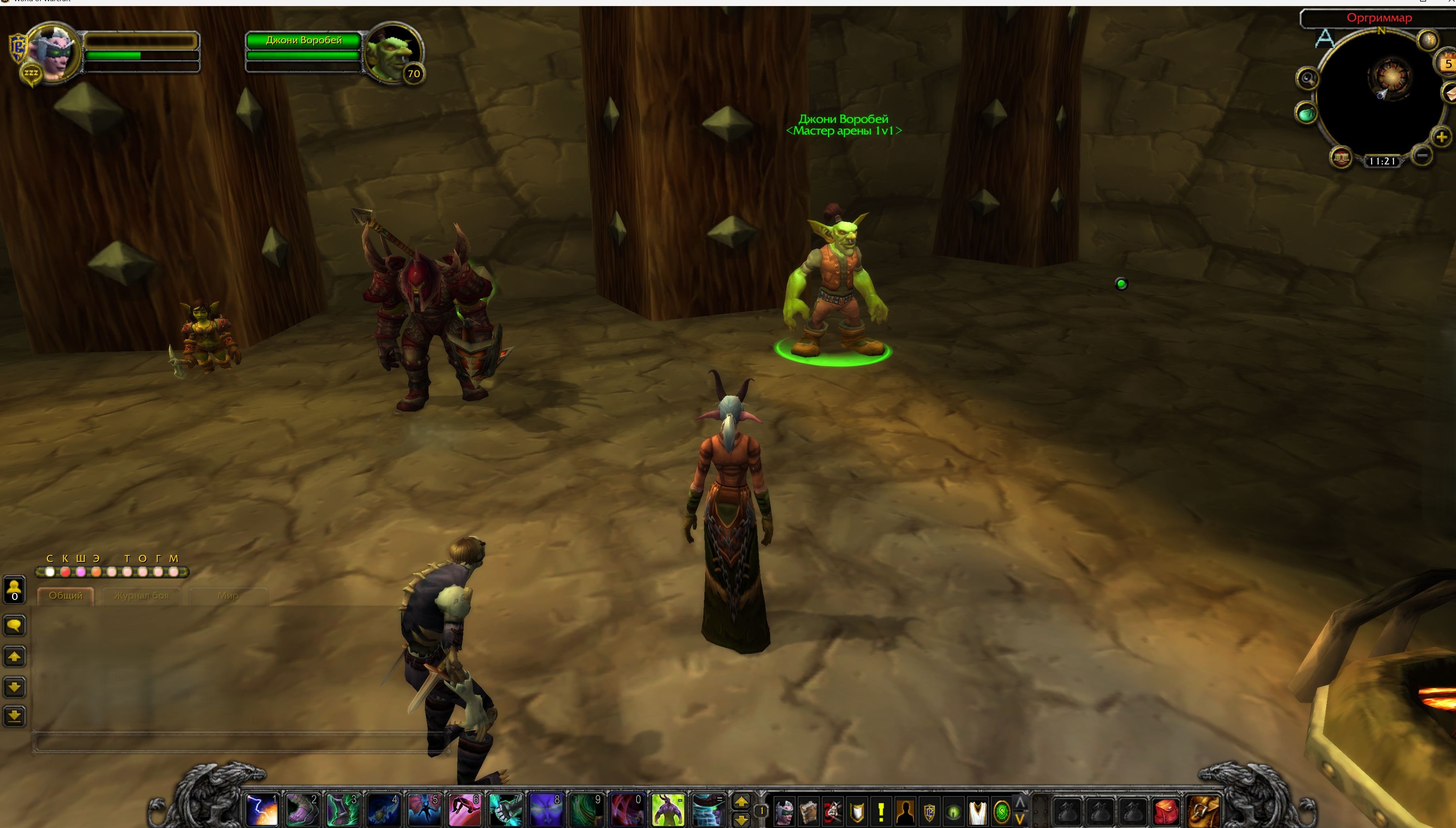Open the minimap tracking magnifier button
1456x828 pixels.
coord(1307,78)
